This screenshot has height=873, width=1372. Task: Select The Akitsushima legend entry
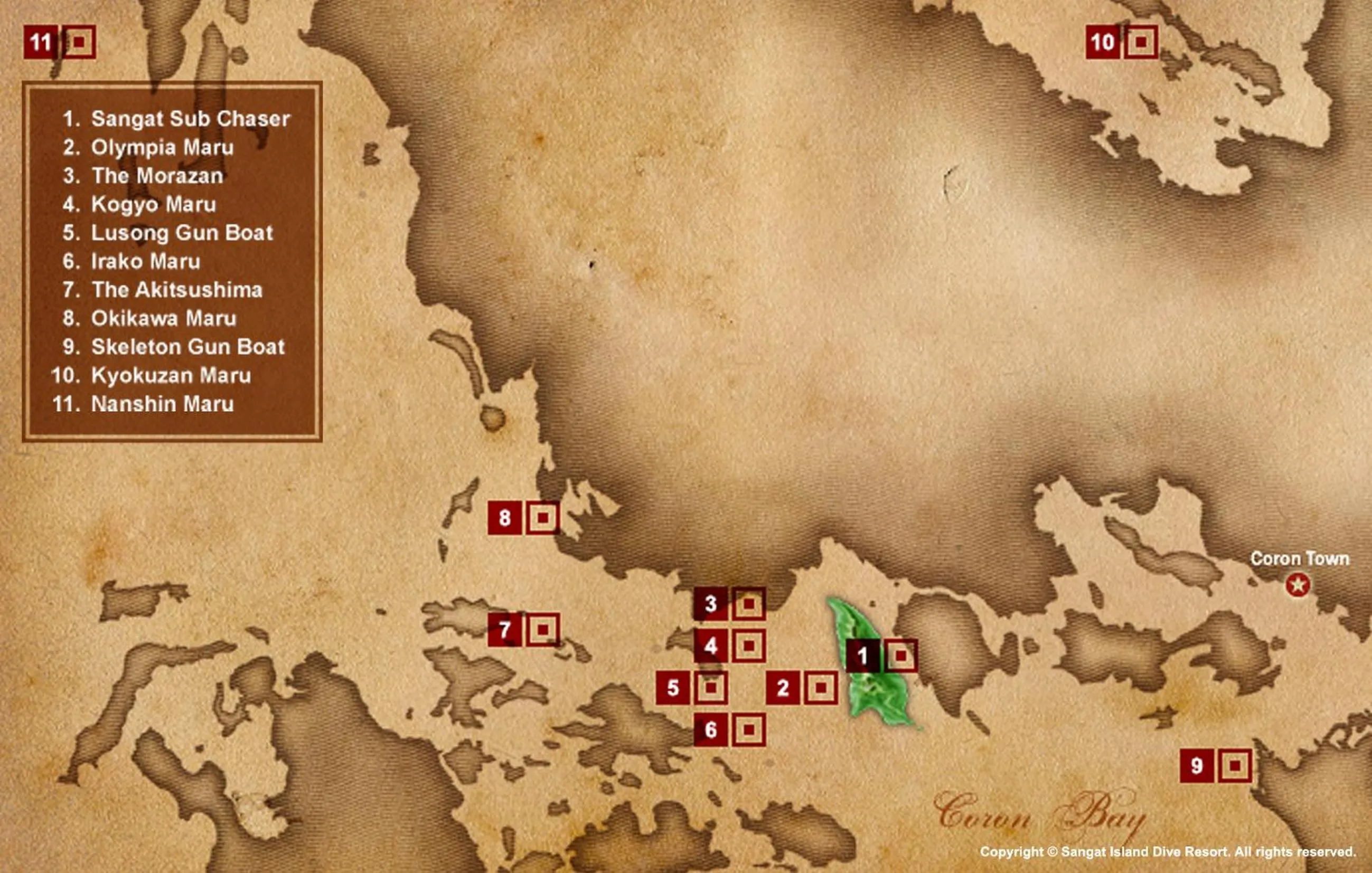pyautogui.click(x=176, y=290)
